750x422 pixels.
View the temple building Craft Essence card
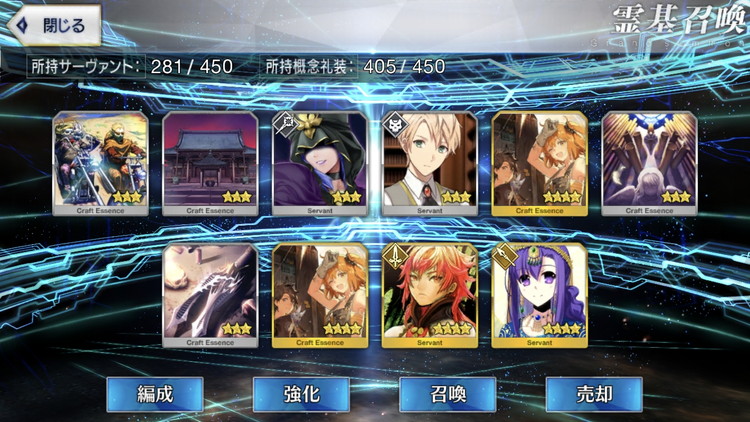point(210,162)
